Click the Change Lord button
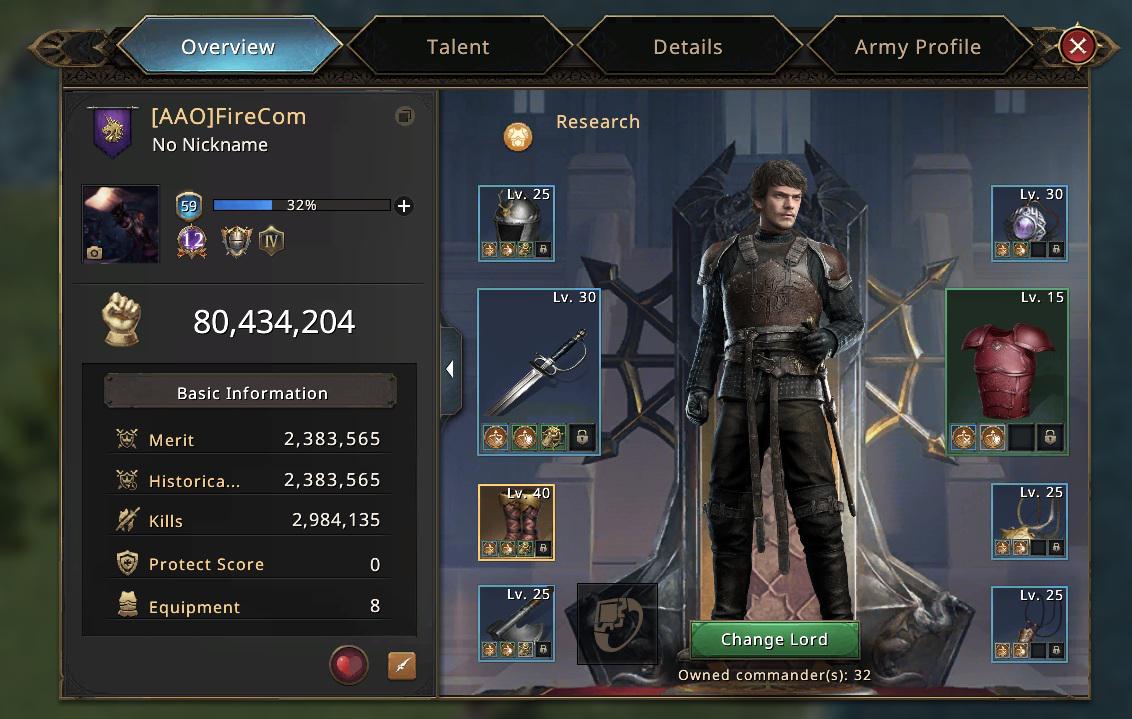Screen dimensions: 1132x719 tap(774, 640)
